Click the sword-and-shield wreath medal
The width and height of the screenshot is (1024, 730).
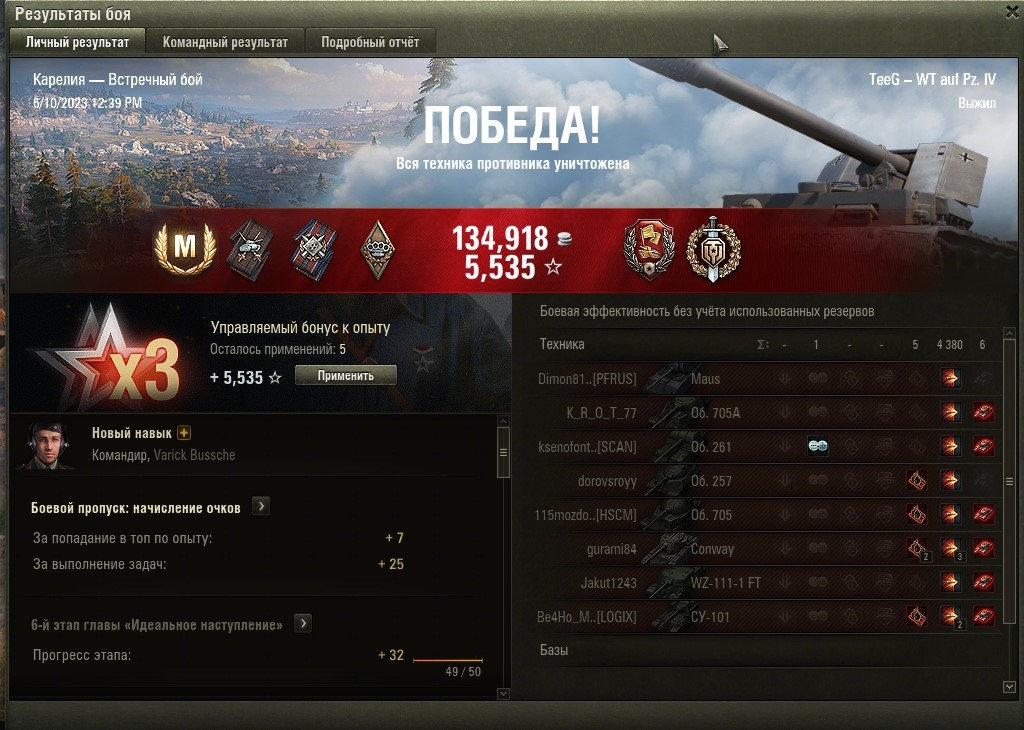[713, 249]
